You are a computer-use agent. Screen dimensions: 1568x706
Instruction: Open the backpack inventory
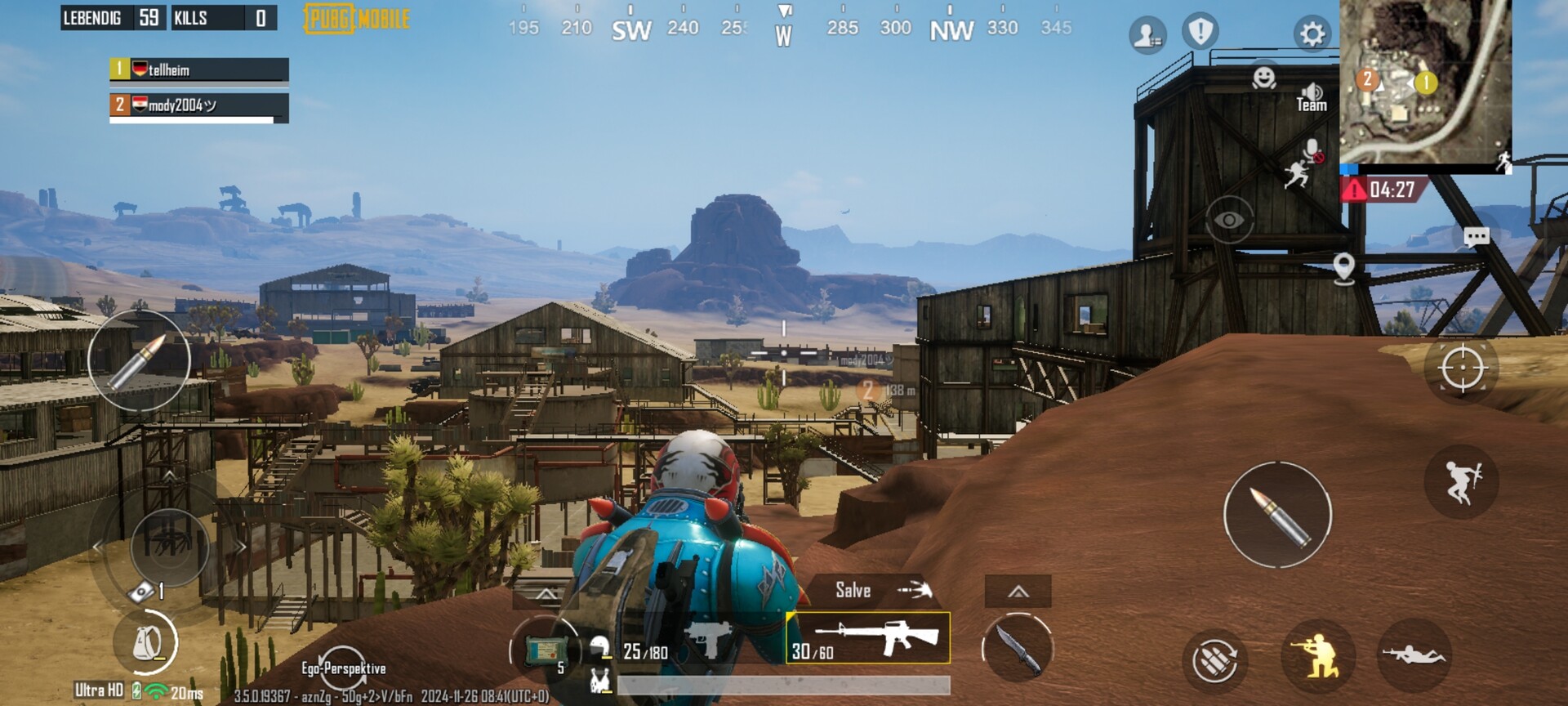pyautogui.click(x=145, y=643)
